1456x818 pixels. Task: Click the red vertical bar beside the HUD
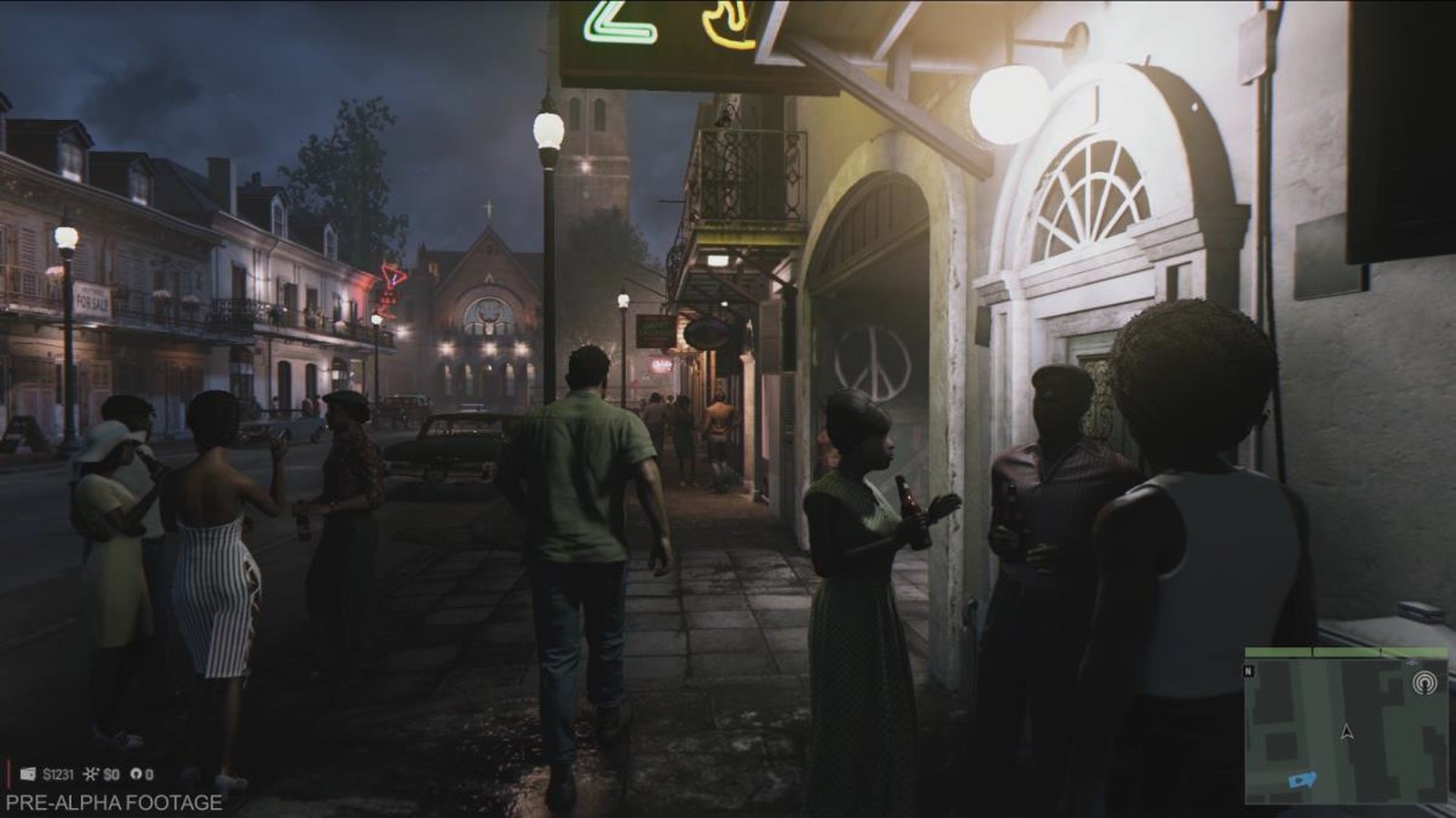[x=7, y=773]
